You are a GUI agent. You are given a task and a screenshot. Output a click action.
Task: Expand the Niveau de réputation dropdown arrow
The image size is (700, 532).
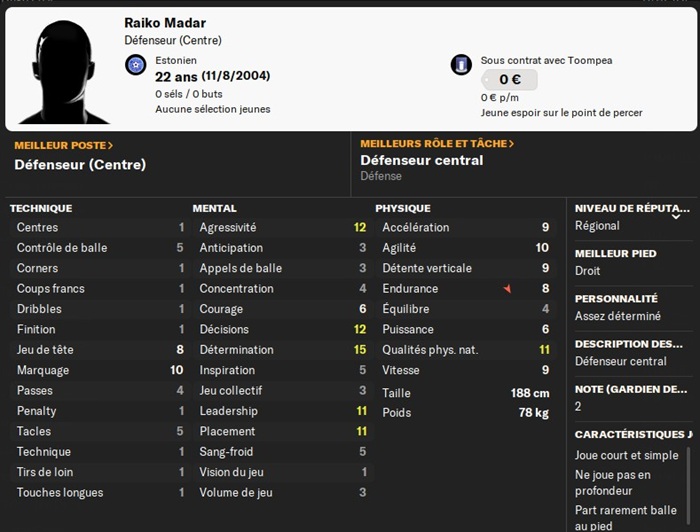(676, 215)
